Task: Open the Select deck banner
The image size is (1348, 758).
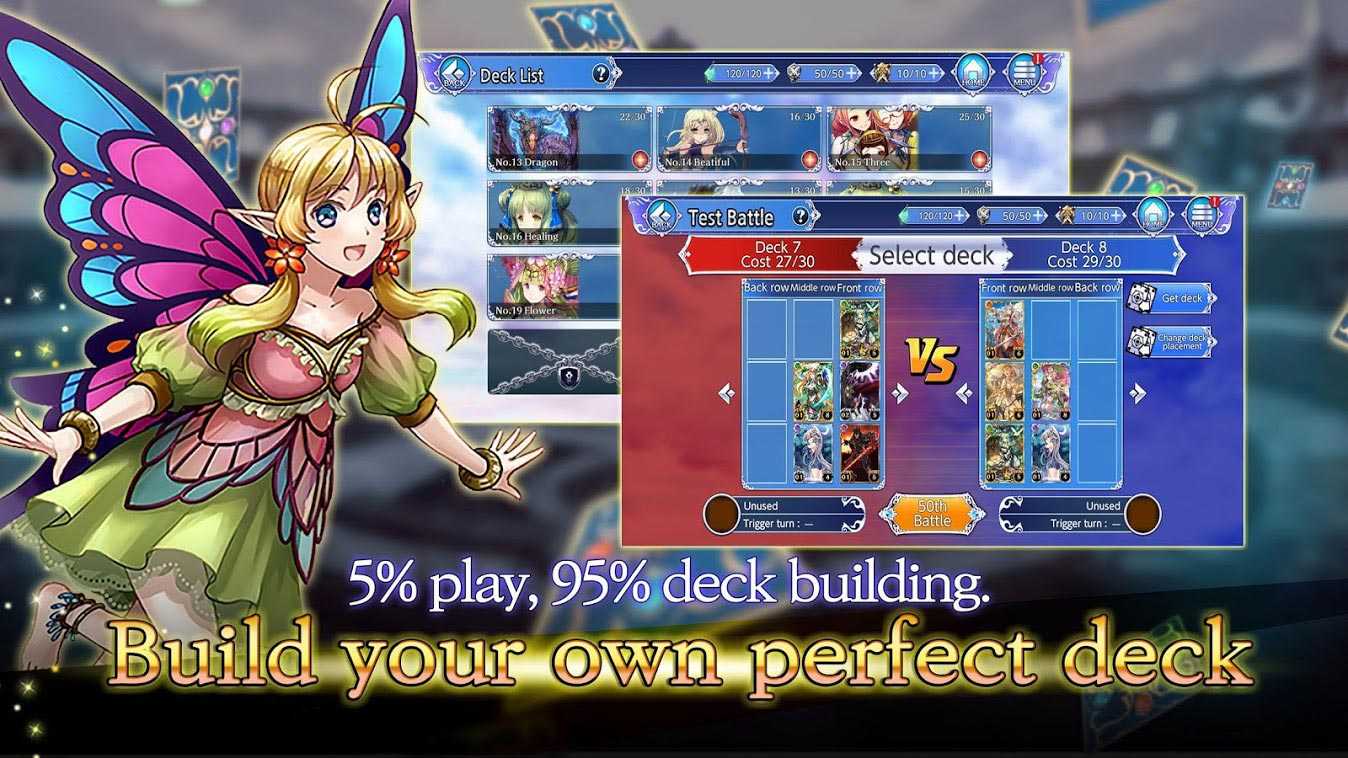Action: [931, 255]
